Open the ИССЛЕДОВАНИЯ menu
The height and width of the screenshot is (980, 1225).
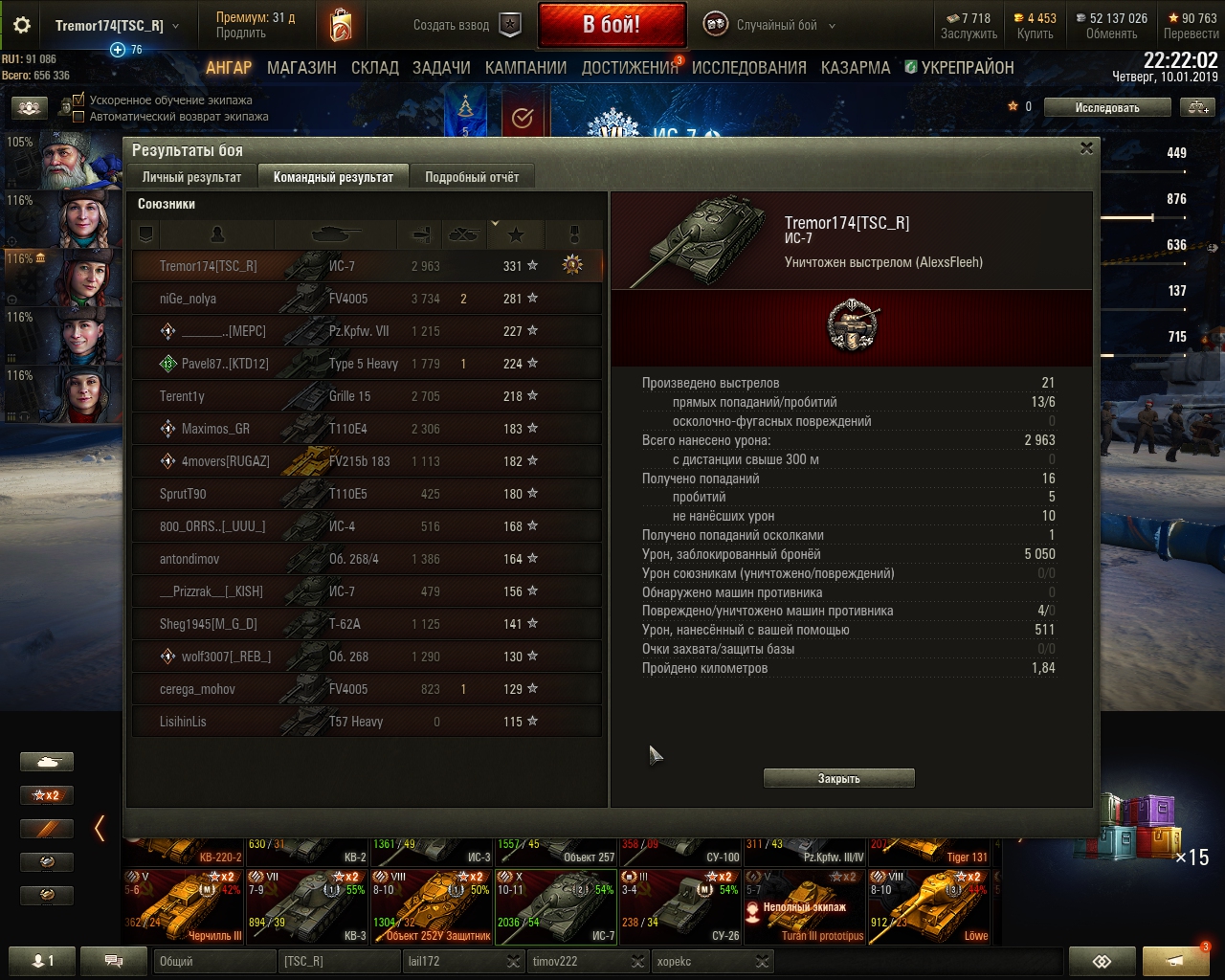[749, 68]
